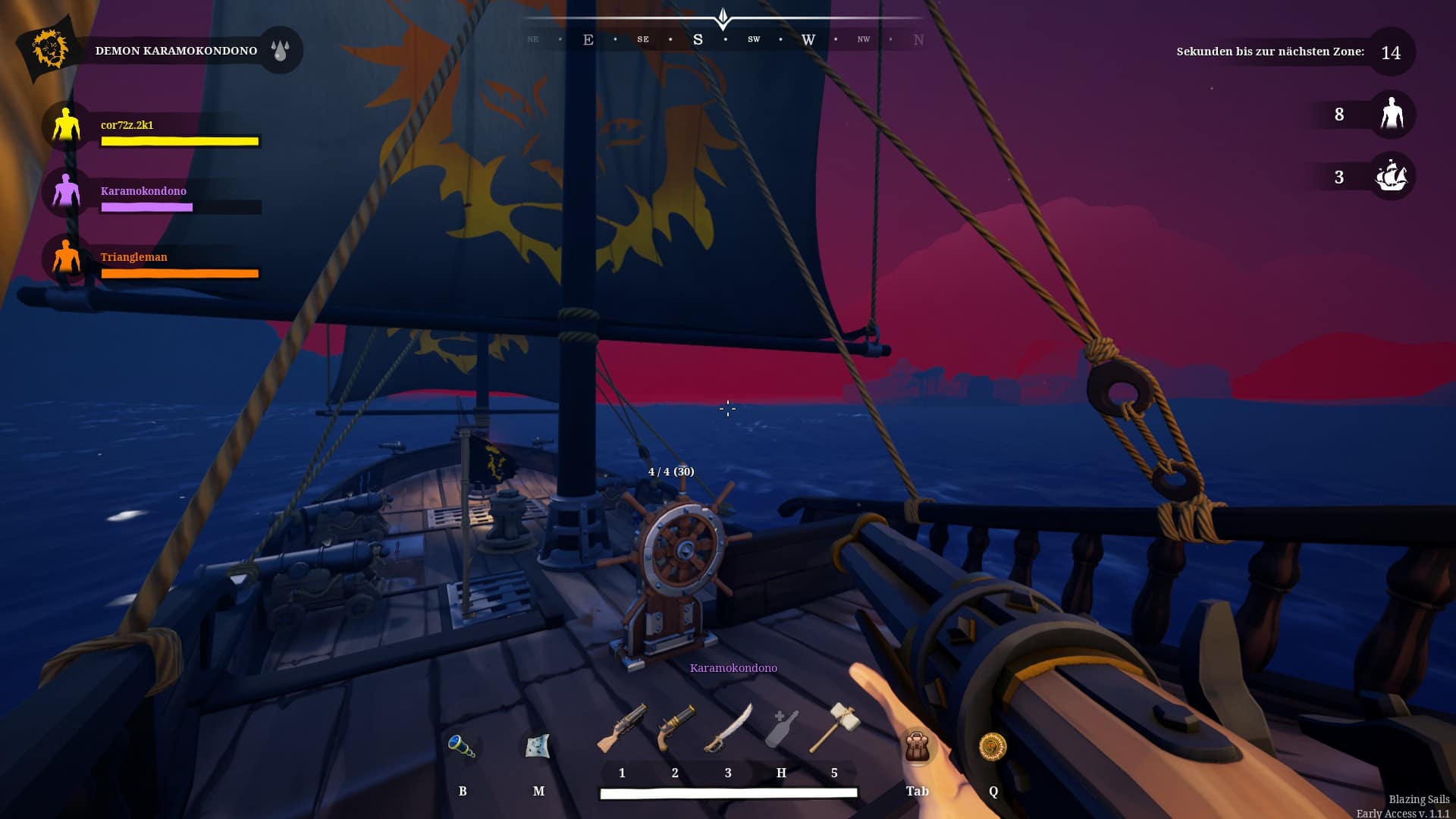1456x819 pixels.
Task: Use the healing bottle item
Action: tap(781, 730)
